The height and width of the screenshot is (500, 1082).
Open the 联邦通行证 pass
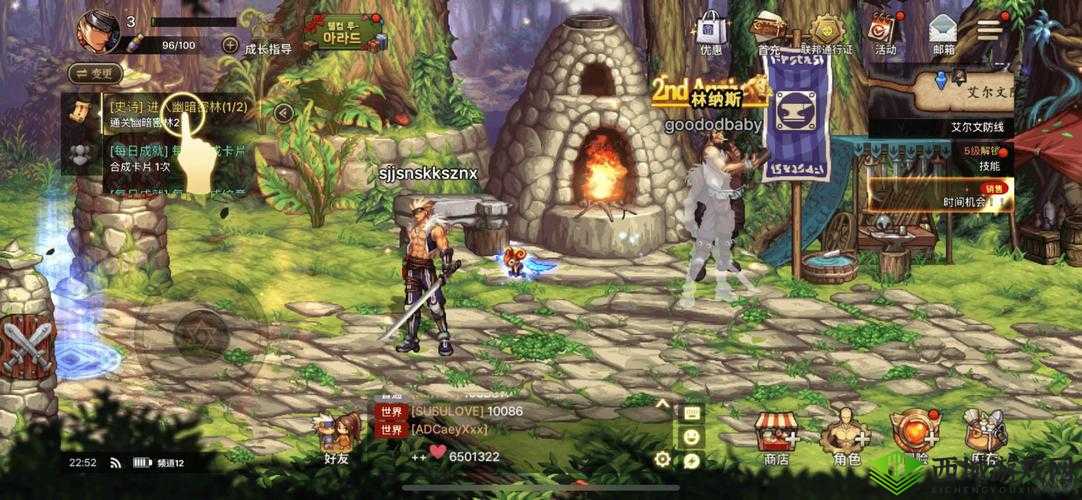(826, 32)
